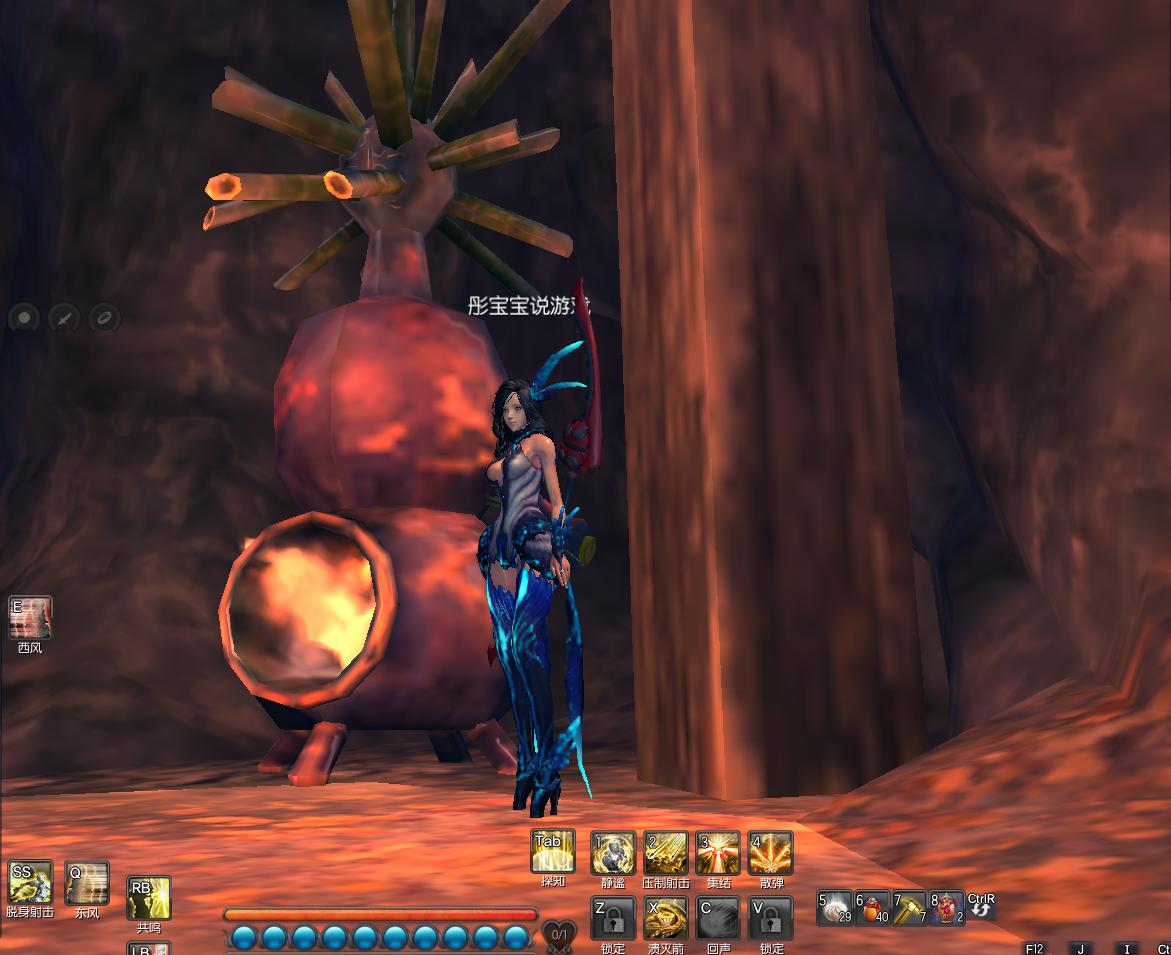Image resolution: width=1171 pixels, height=955 pixels.
Task: Trigger the 共鸣 skill icon
Action: pyautogui.click(x=148, y=898)
